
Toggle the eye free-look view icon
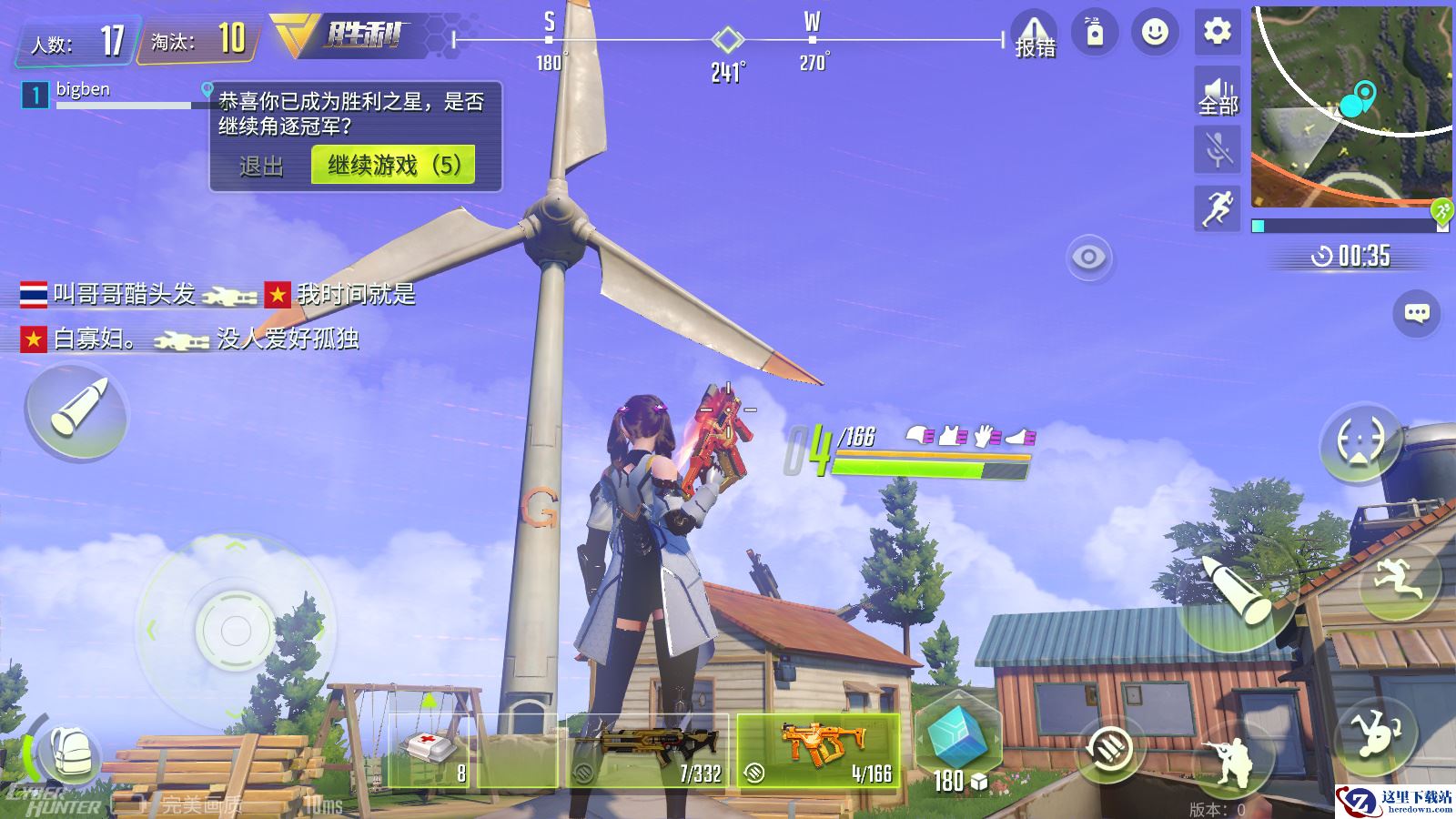click(1088, 258)
